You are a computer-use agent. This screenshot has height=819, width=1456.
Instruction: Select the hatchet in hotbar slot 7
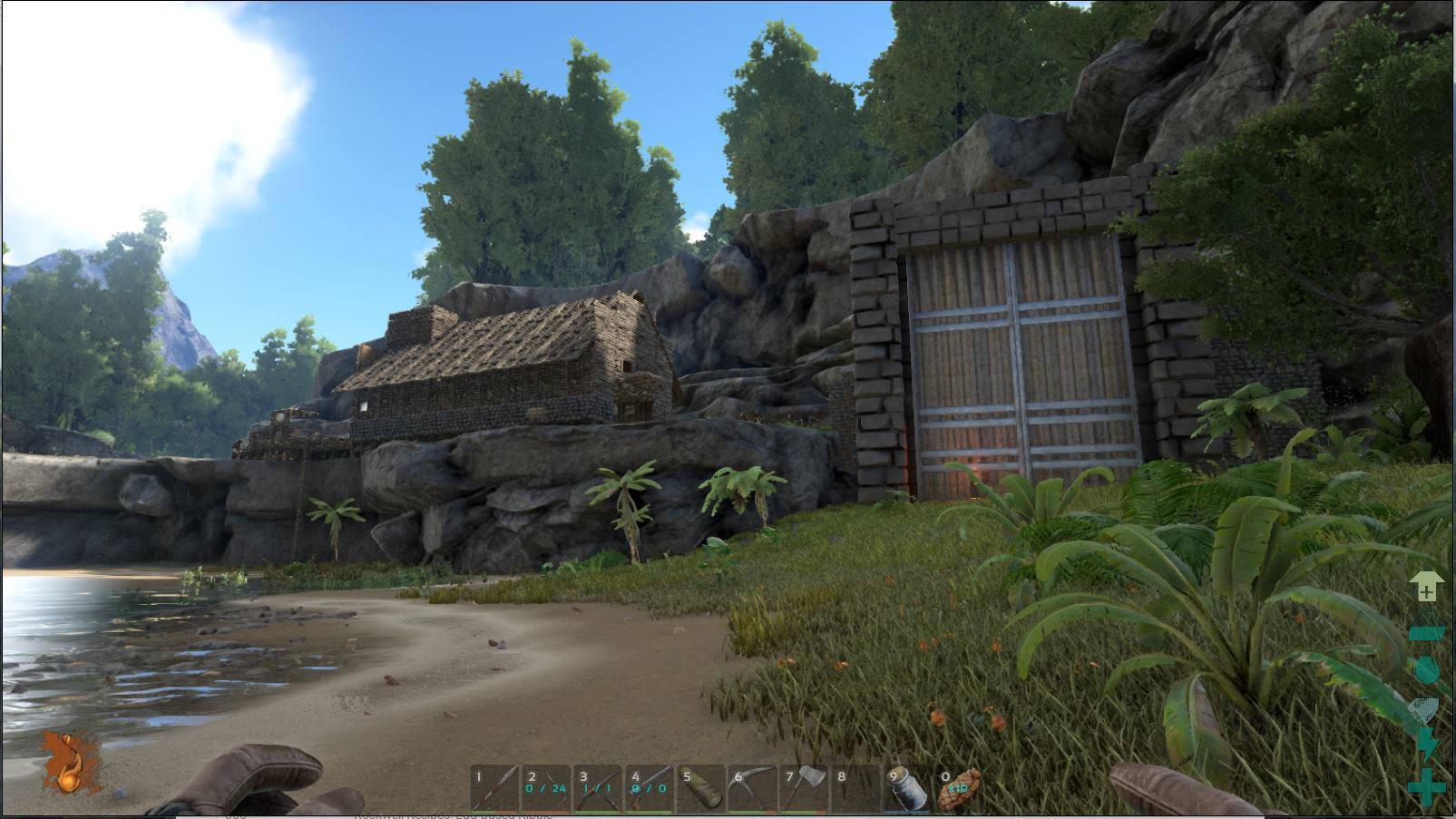click(x=805, y=788)
